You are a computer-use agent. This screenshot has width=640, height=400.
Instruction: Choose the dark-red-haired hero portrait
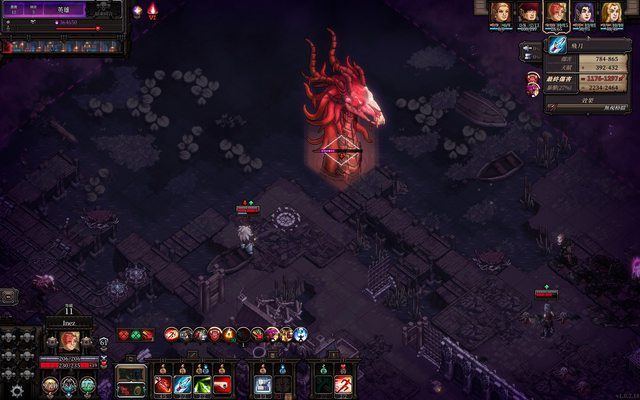pos(528,13)
